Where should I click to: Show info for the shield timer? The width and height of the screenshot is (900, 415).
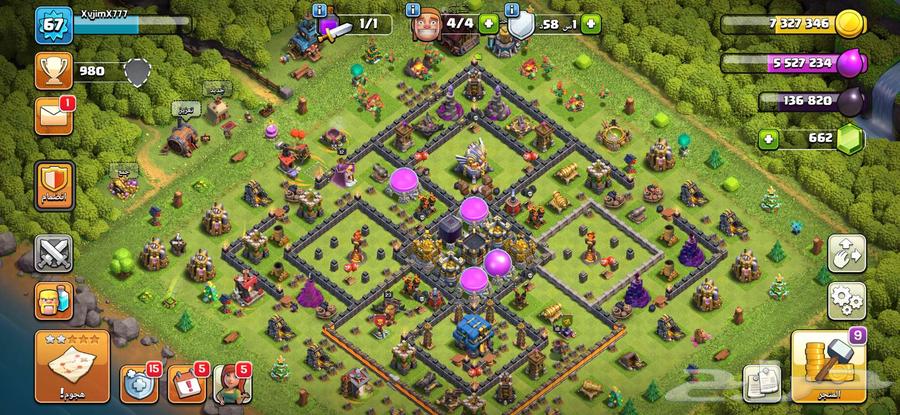click(515, 10)
